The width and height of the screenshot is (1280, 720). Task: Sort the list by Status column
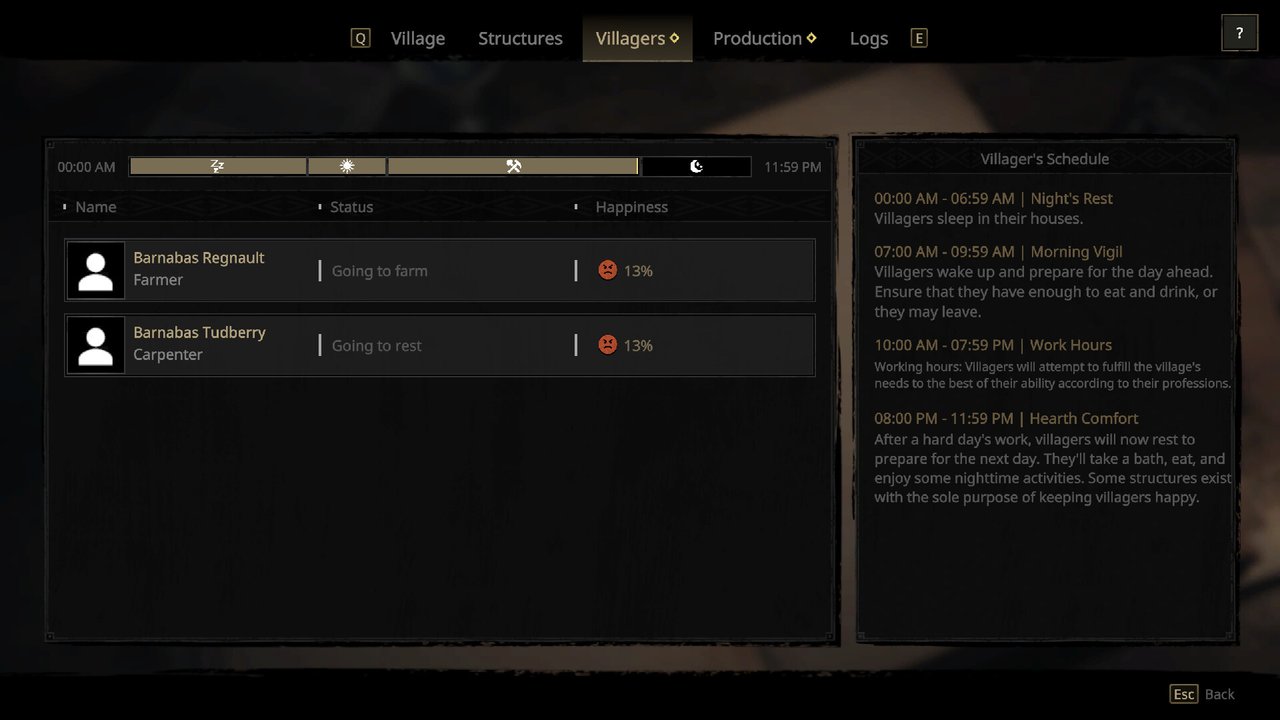[351, 207]
